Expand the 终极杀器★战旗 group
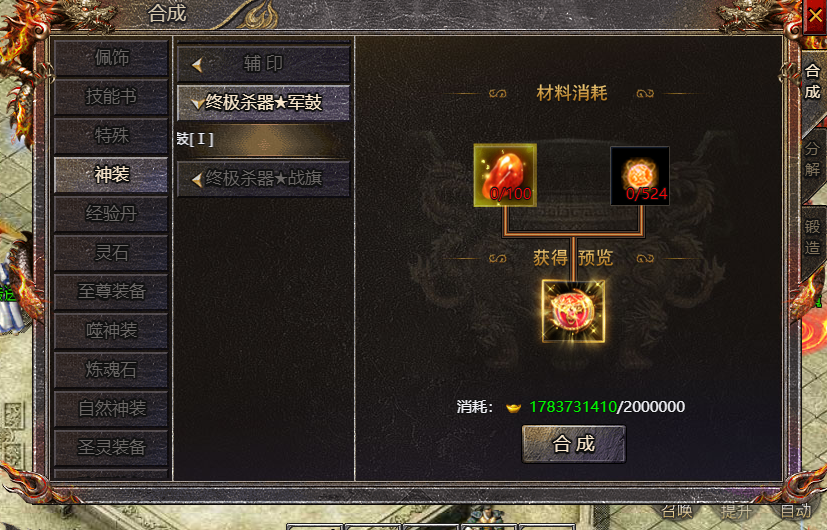The height and width of the screenshot is (530, 827). coord(263,179)
